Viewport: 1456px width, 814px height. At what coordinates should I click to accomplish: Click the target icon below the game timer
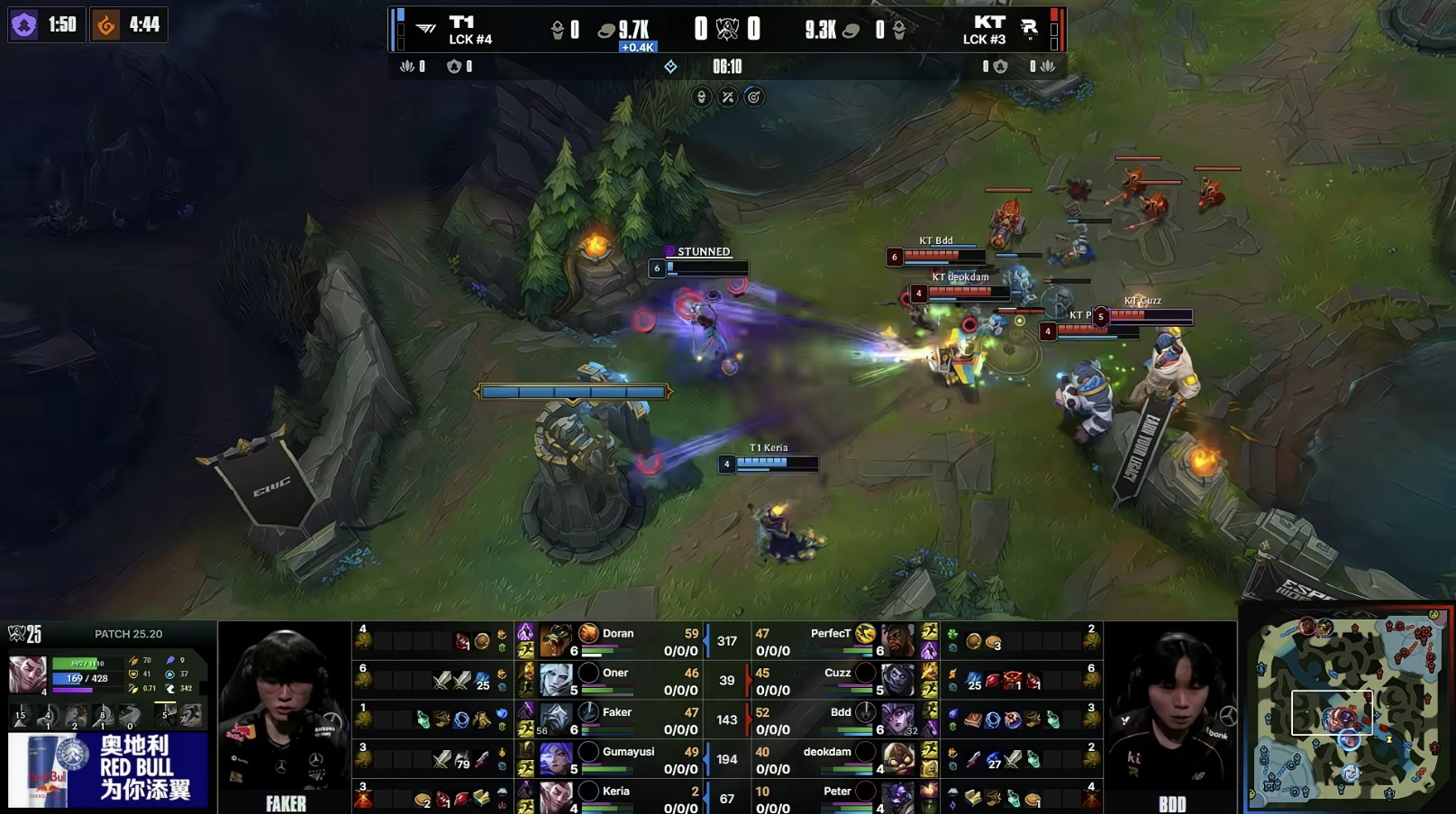pos(754,97)
